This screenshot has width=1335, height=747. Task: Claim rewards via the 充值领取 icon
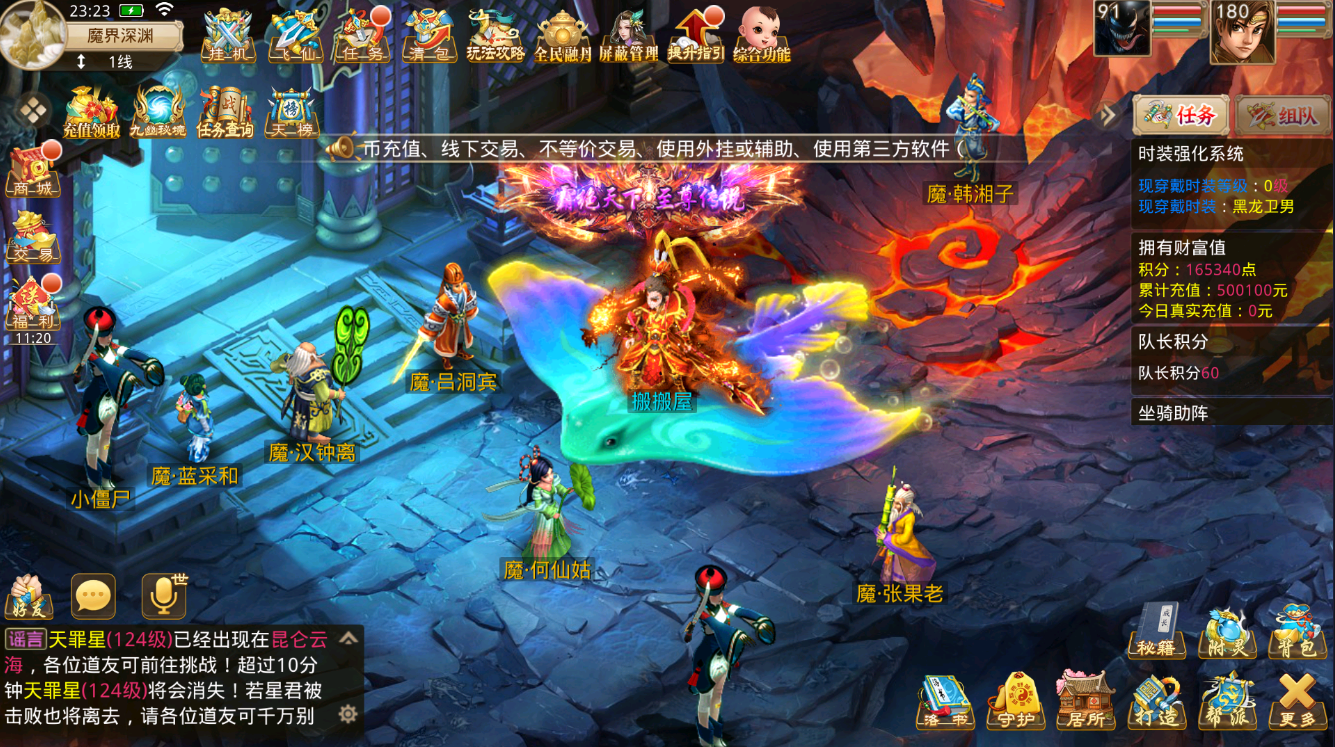point(92,111)
